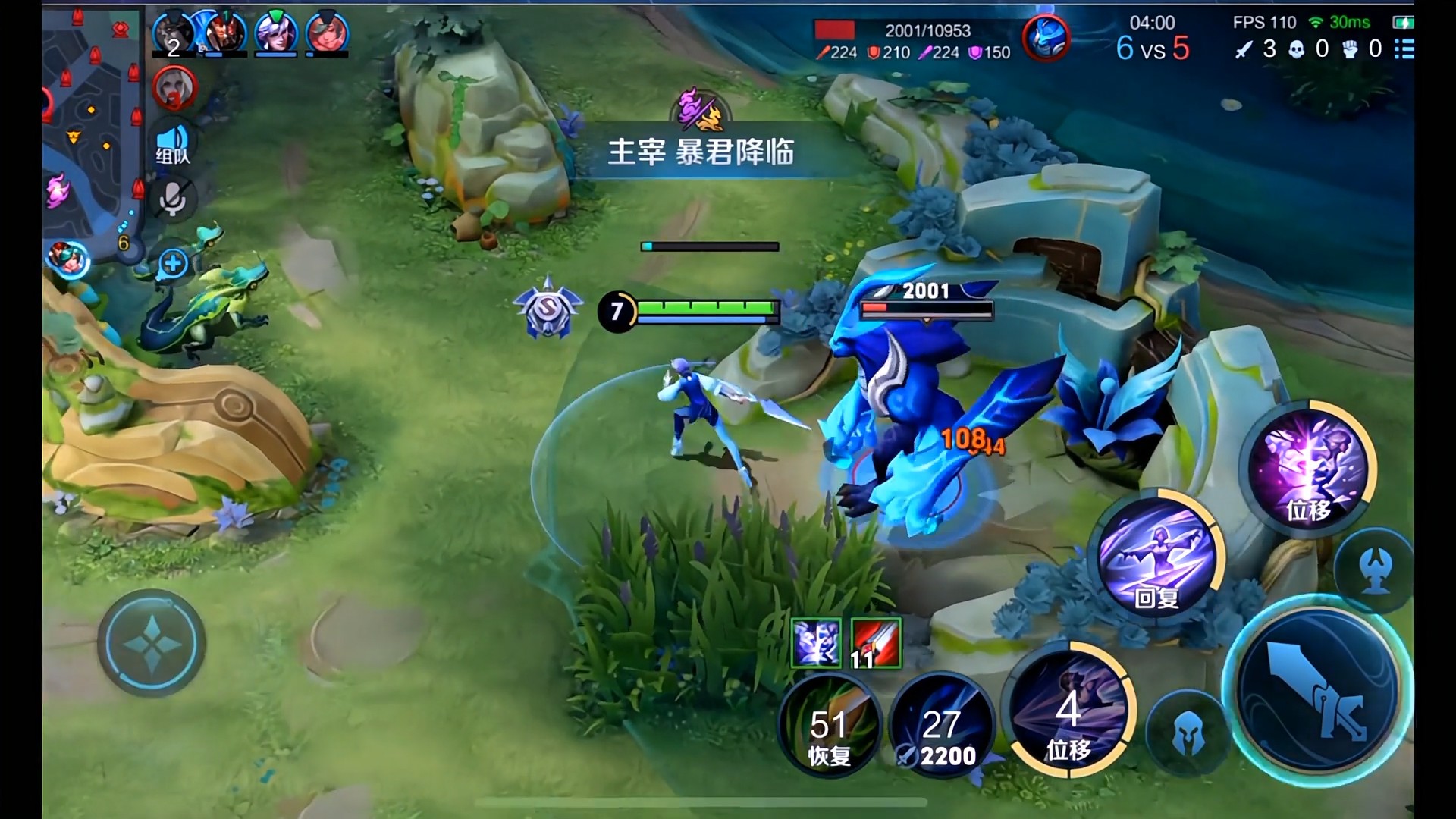The height and width of the screenshot is (819, 1456).
Task: Buy the recommended purple item
Action: [816, 643]
